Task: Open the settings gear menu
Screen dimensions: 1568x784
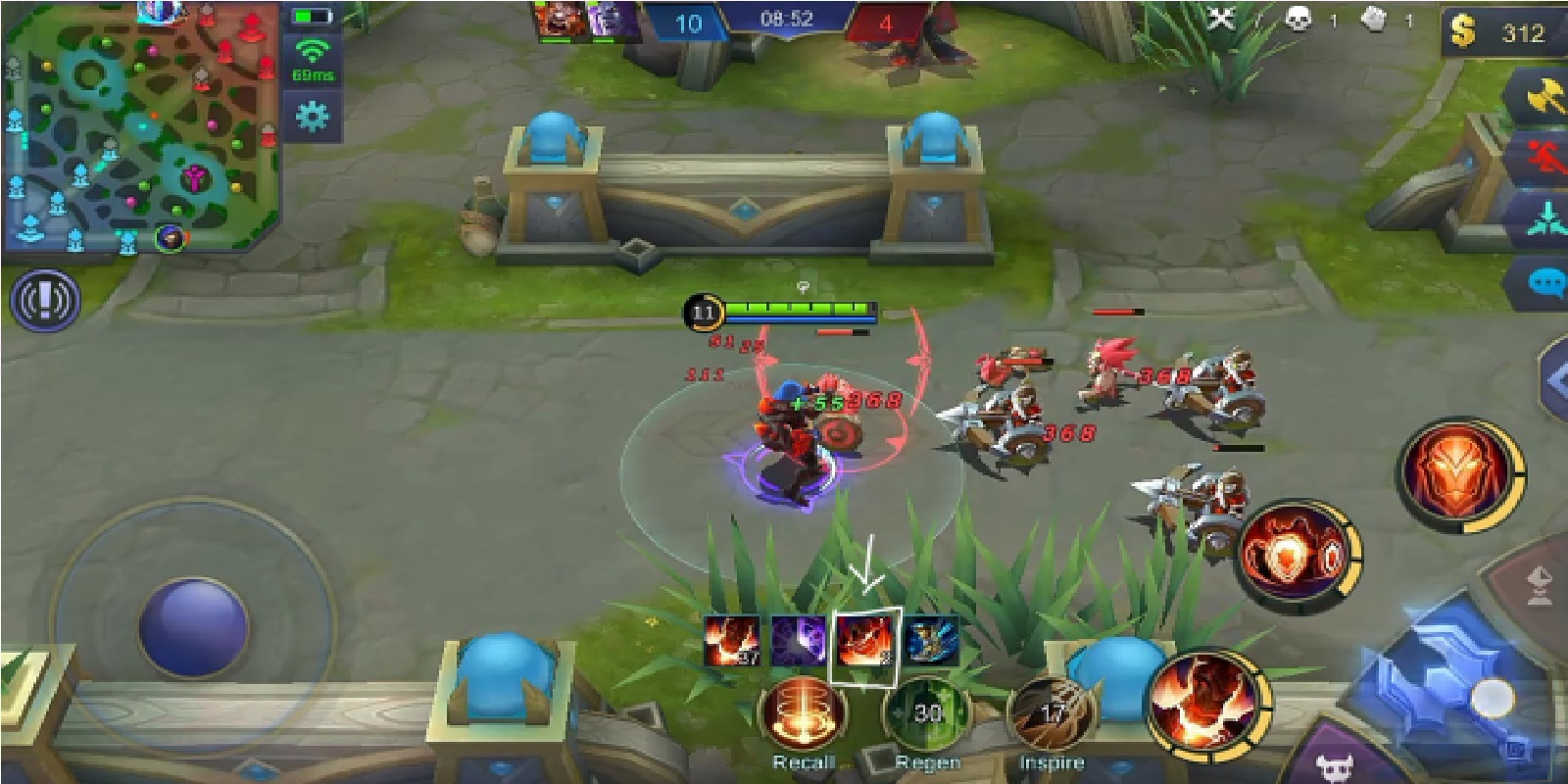Action: pyautogui.click(x=313, y=117)
